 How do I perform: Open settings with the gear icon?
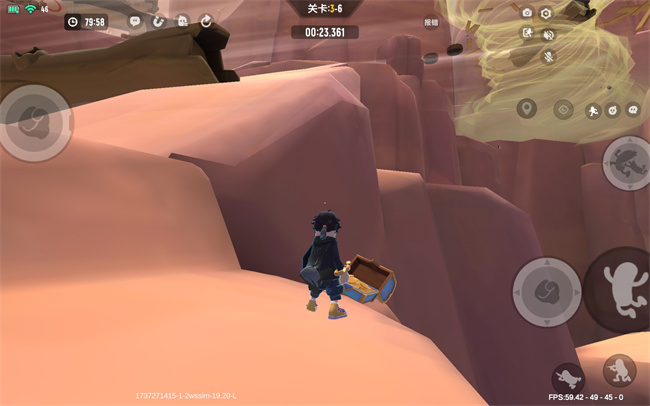click(546, 13)
